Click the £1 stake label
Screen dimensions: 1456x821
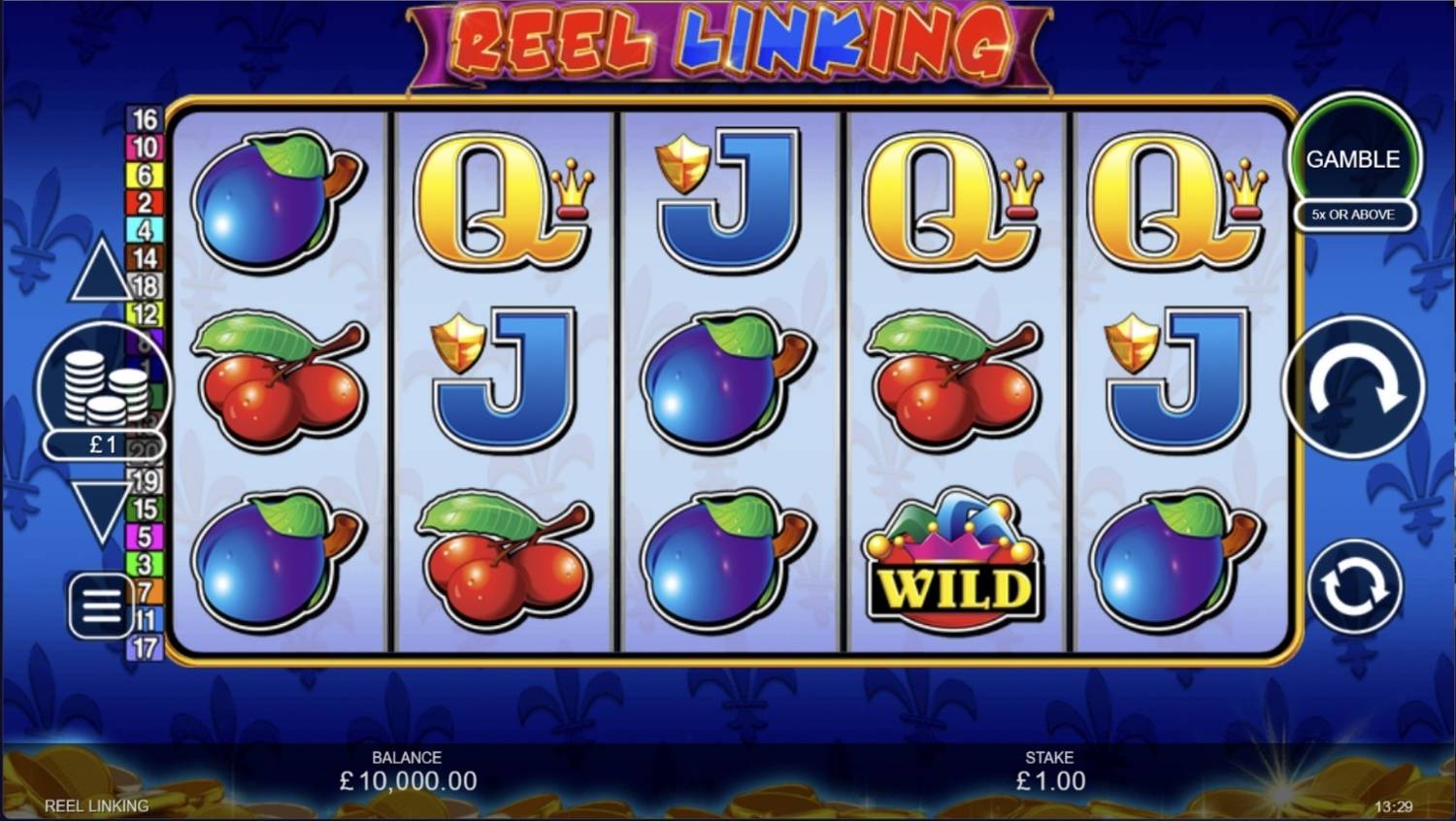coord(100,444)
